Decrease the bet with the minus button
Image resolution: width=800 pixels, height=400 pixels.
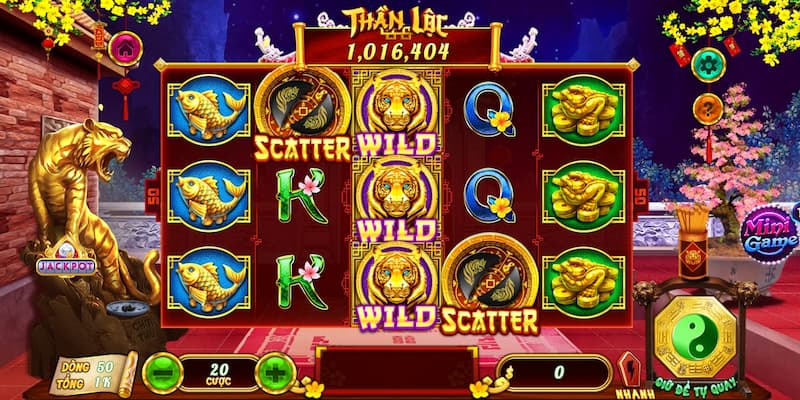pos(162,373)
